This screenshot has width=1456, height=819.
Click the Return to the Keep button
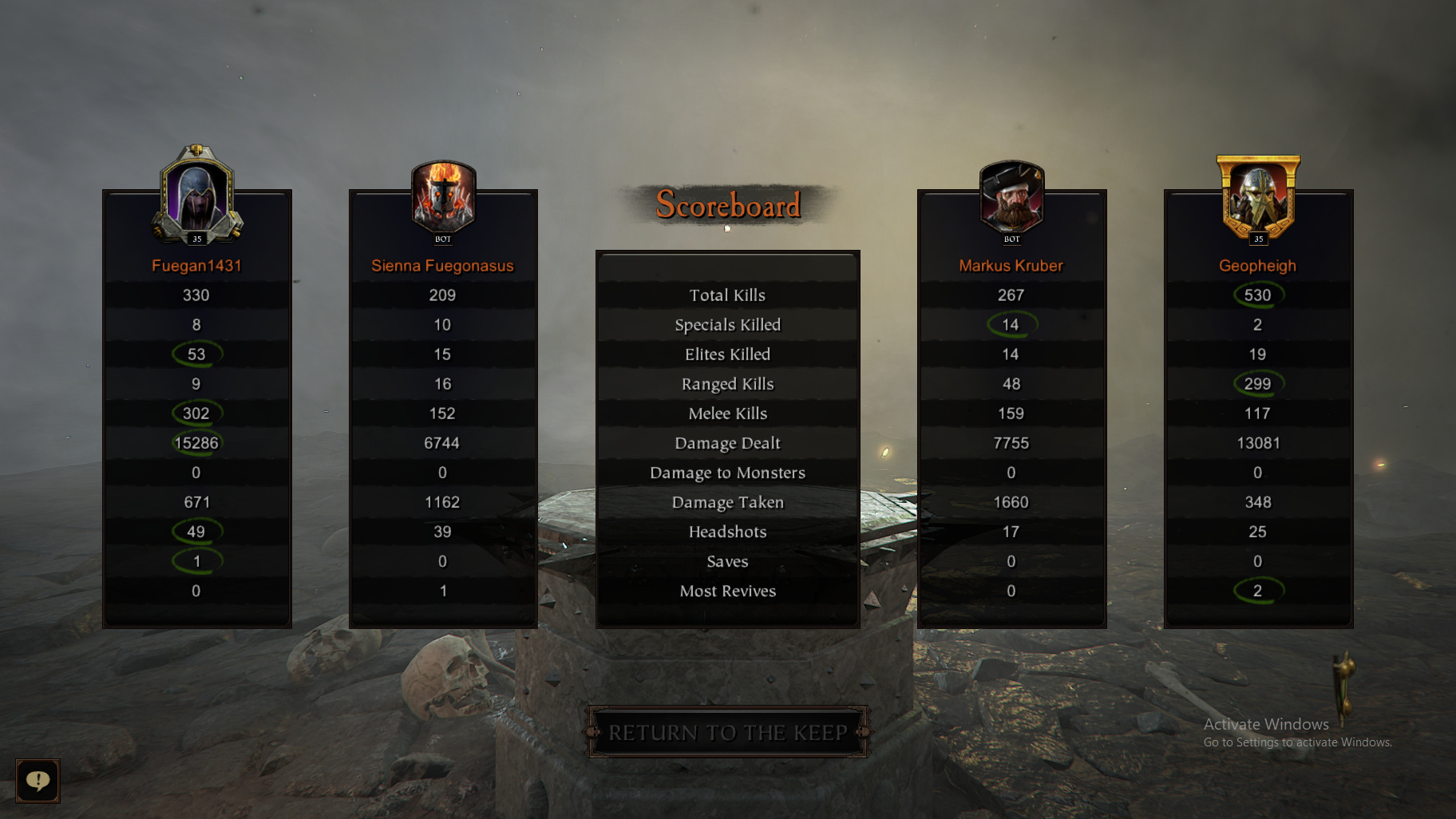[x=727, y=732]
